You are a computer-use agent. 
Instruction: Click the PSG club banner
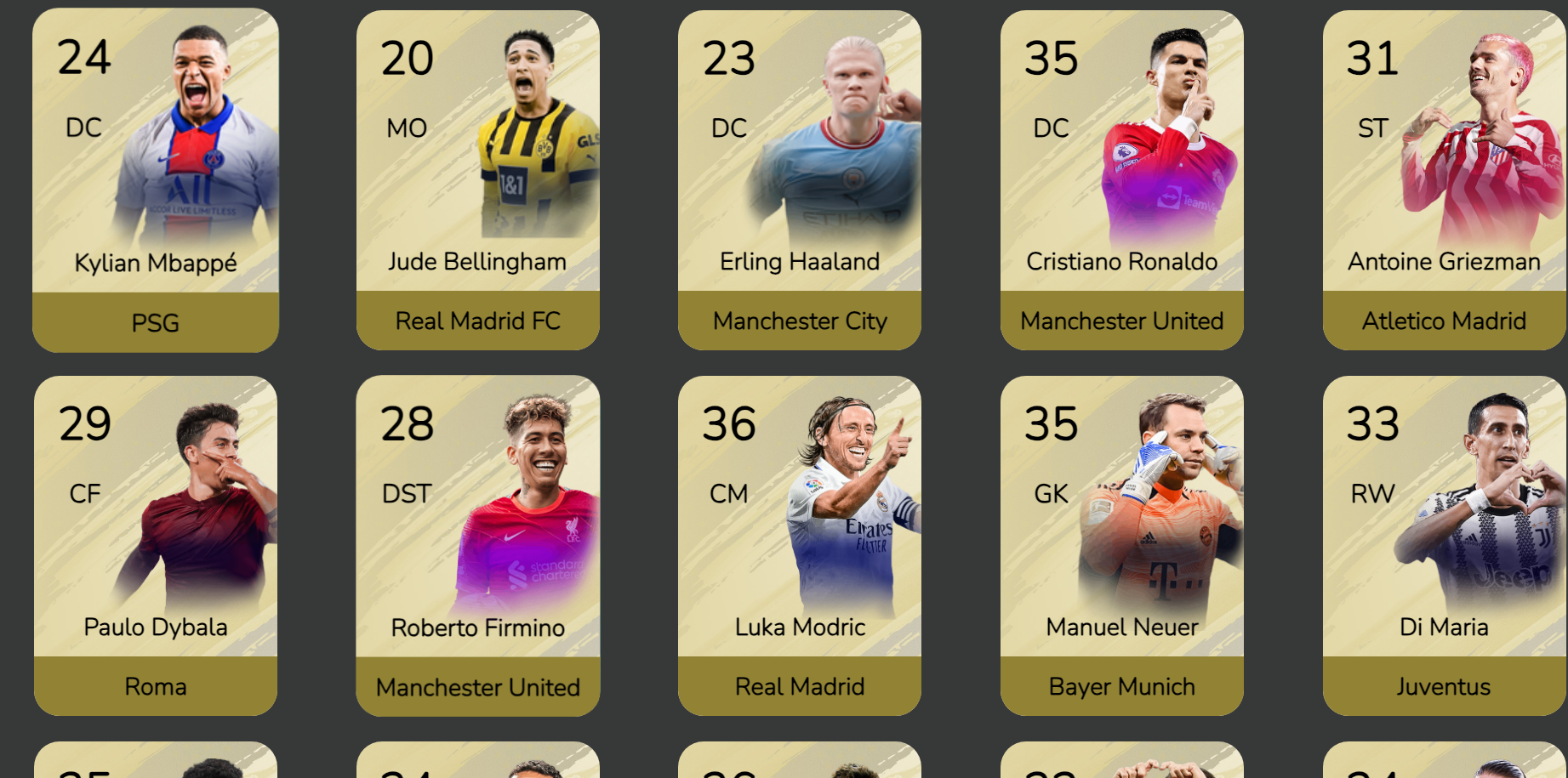[155, 322]
